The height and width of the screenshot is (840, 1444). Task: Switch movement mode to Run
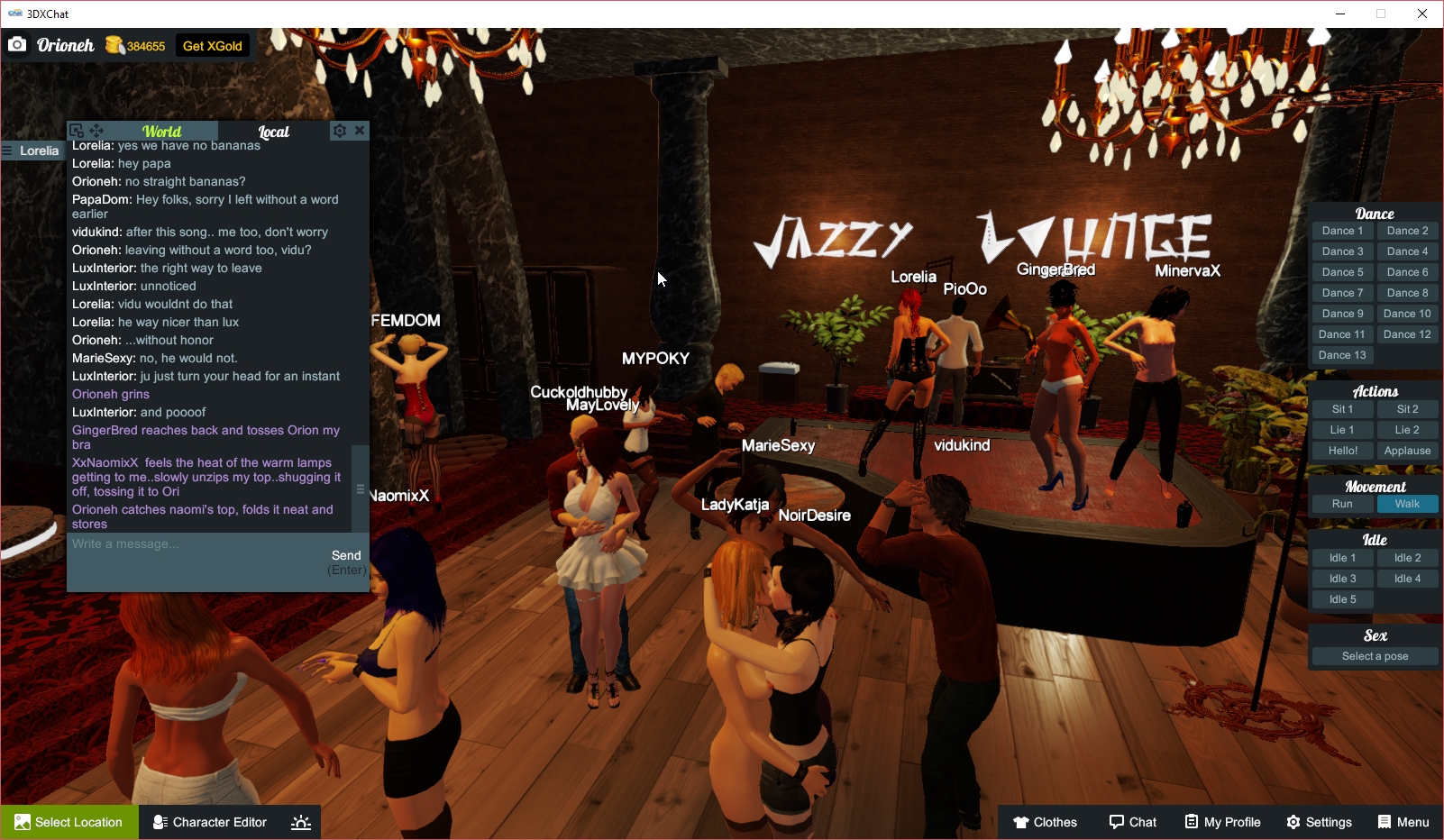(x=1342, y=504)
